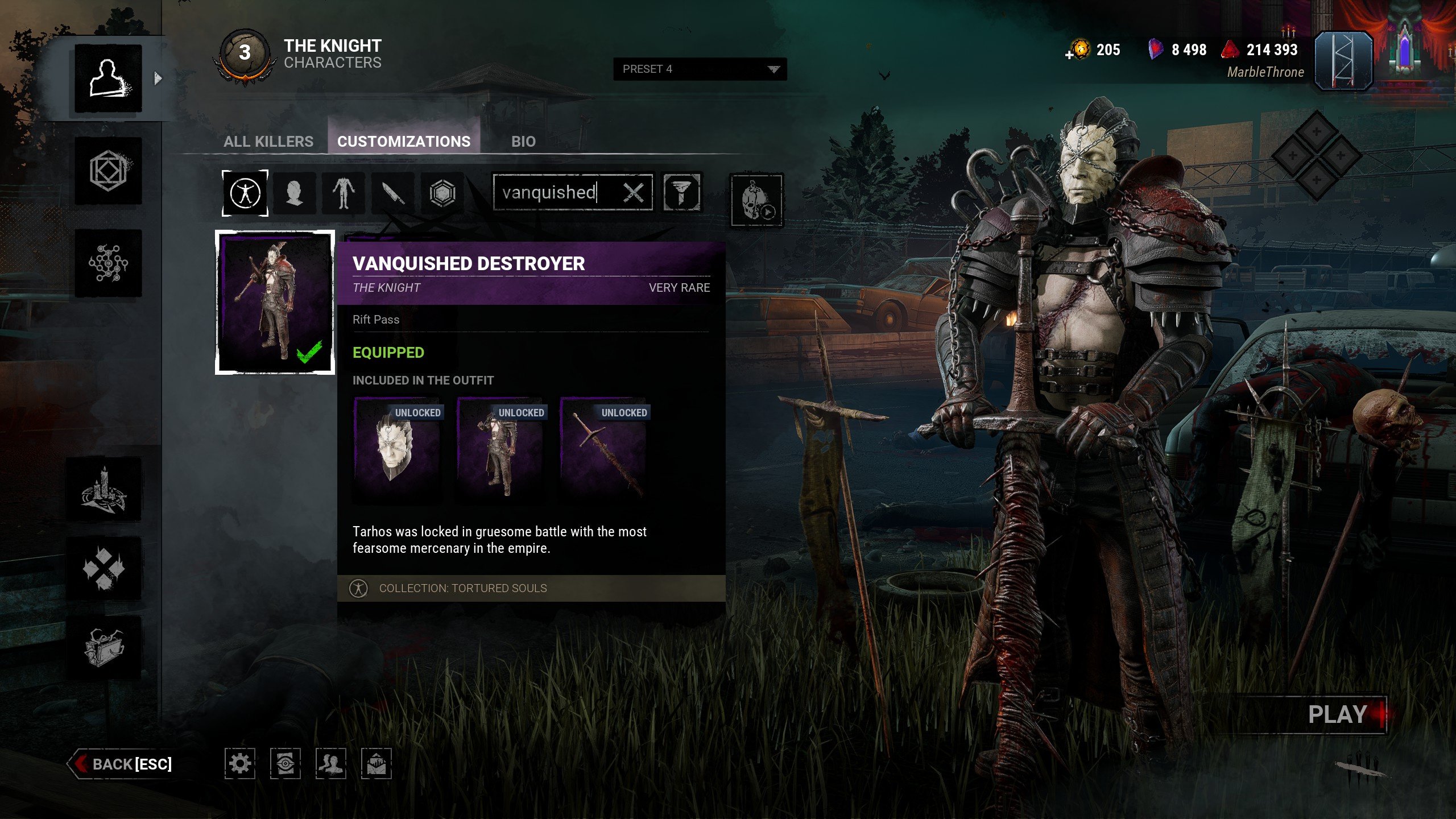Click the PLAY button
Image resolution: width=1456 pixels, height=819 pixels.
point(1338,715)
